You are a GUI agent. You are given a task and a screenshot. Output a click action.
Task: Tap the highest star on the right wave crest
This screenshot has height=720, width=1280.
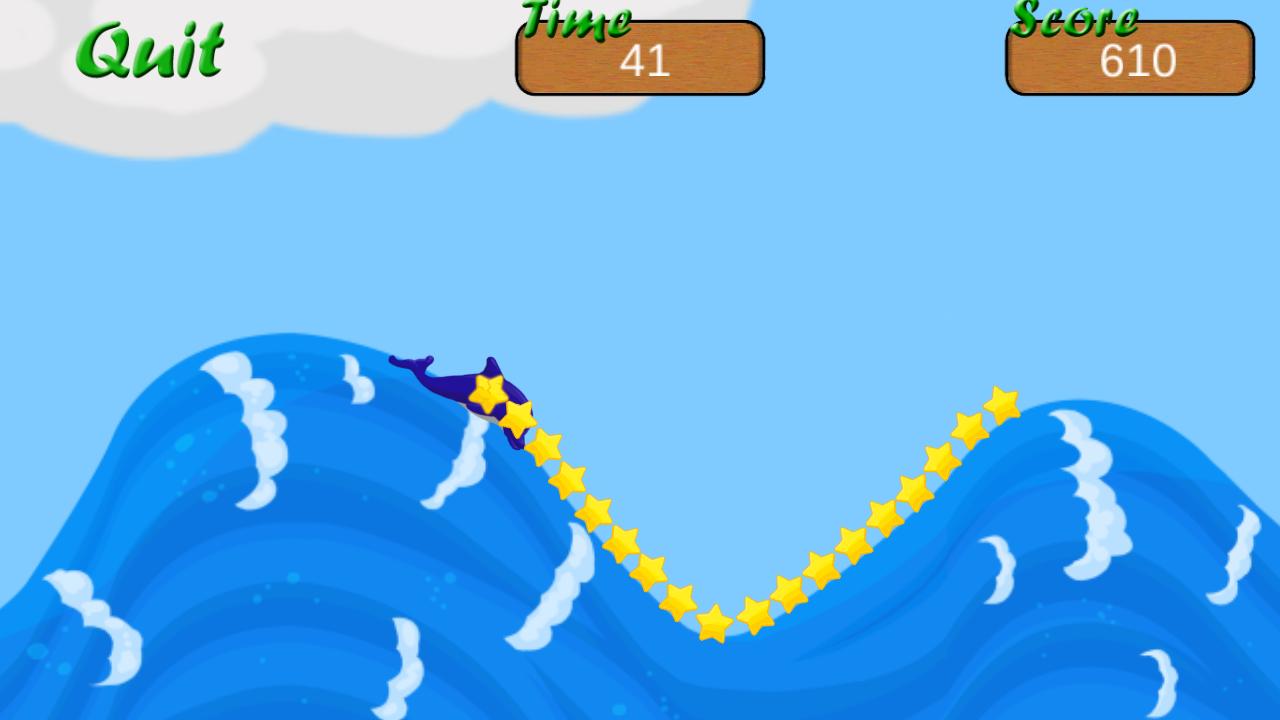click(999, 403)
